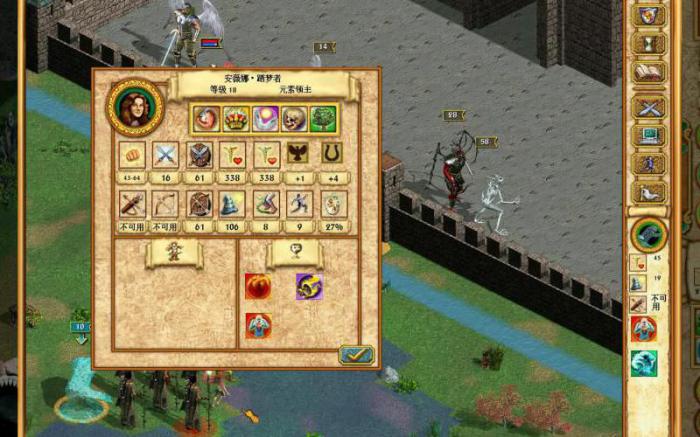This screenshot has height=437, width=700.
Task: Click the black eagle morale stat icon
Action: click(x=298, y=154)
